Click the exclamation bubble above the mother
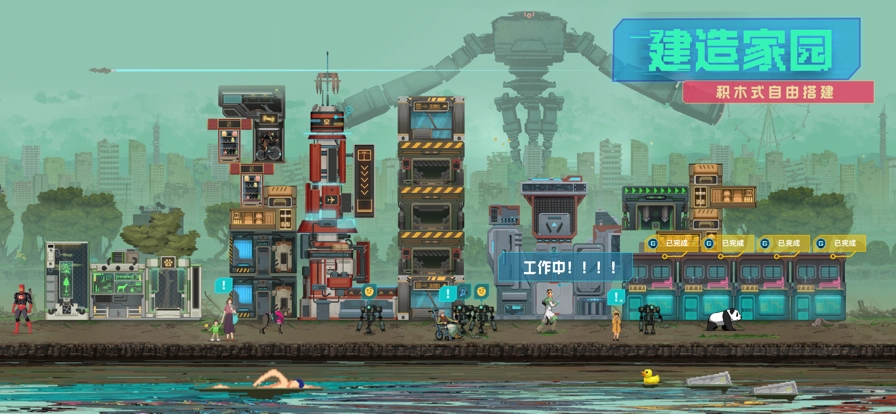 [x=223, y=285]
